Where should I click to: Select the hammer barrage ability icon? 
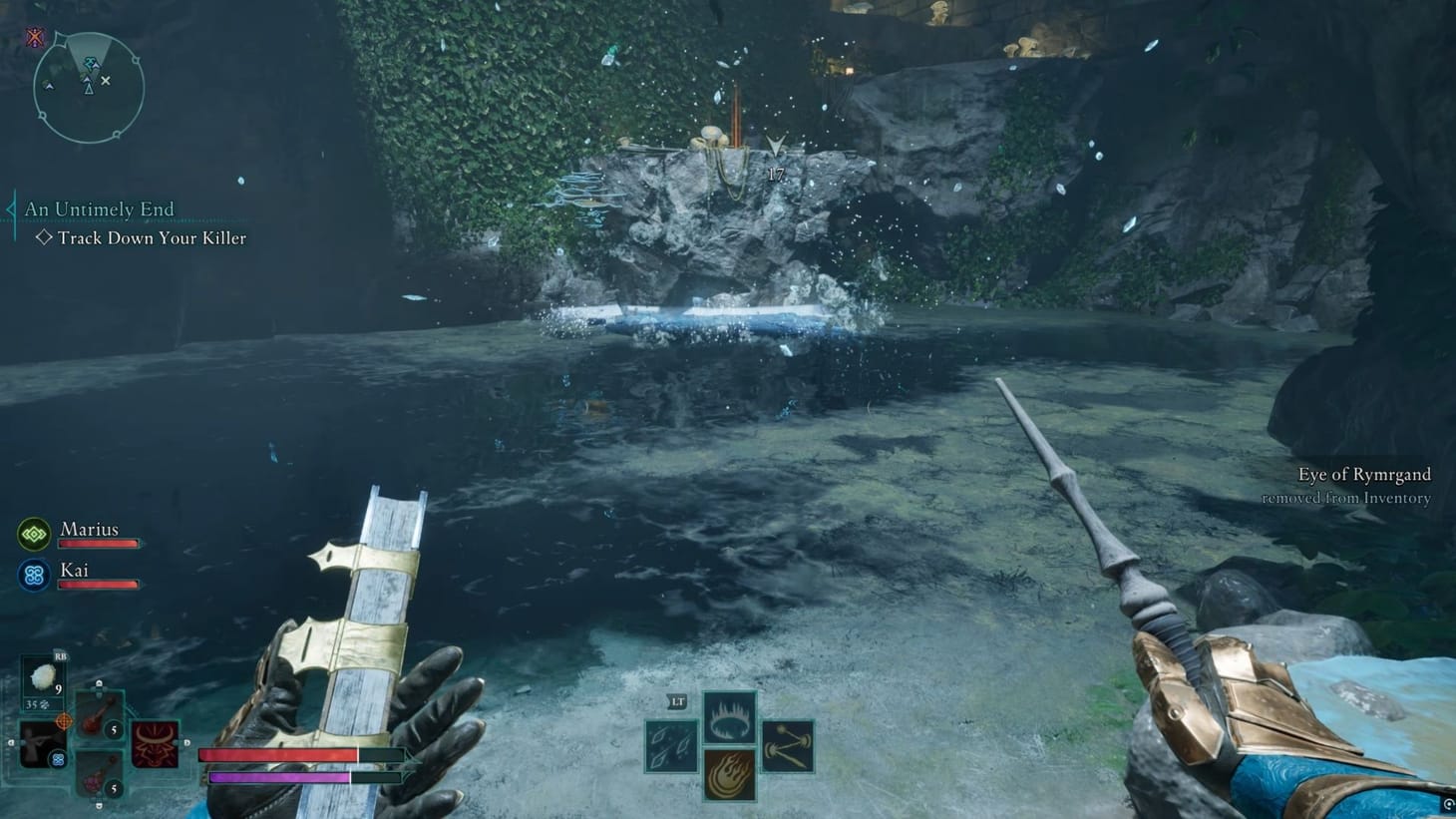(x=787, y=746)
